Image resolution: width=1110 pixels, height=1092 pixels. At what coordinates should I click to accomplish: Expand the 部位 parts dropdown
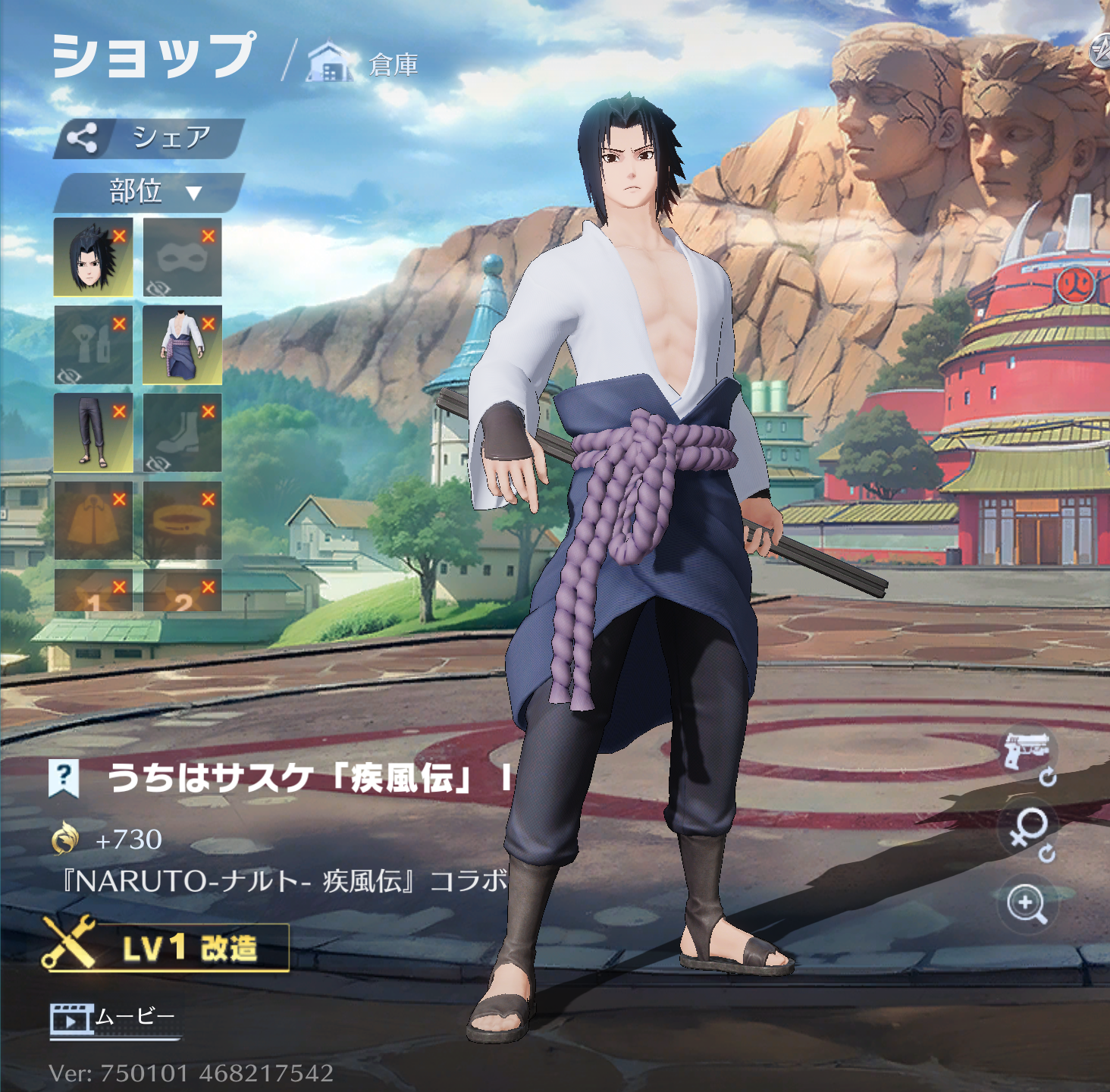[x=149, y=192]
